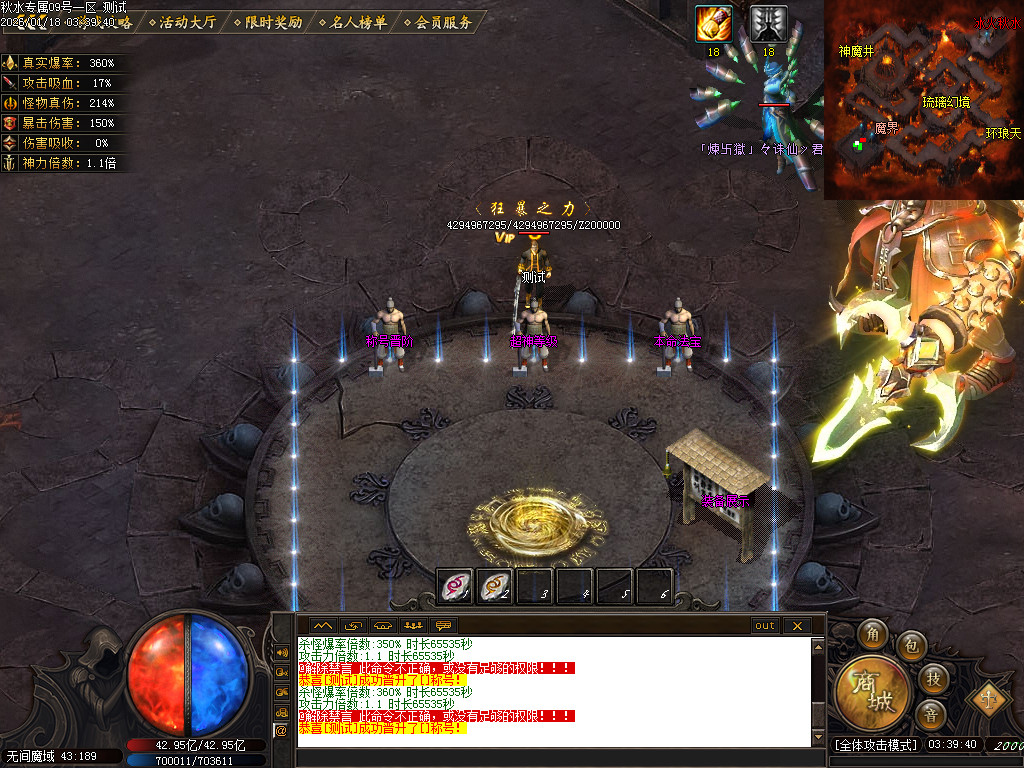Select the @ chat channel button
The height and width of the screenshot is (768, 1024).
(281, 731)
